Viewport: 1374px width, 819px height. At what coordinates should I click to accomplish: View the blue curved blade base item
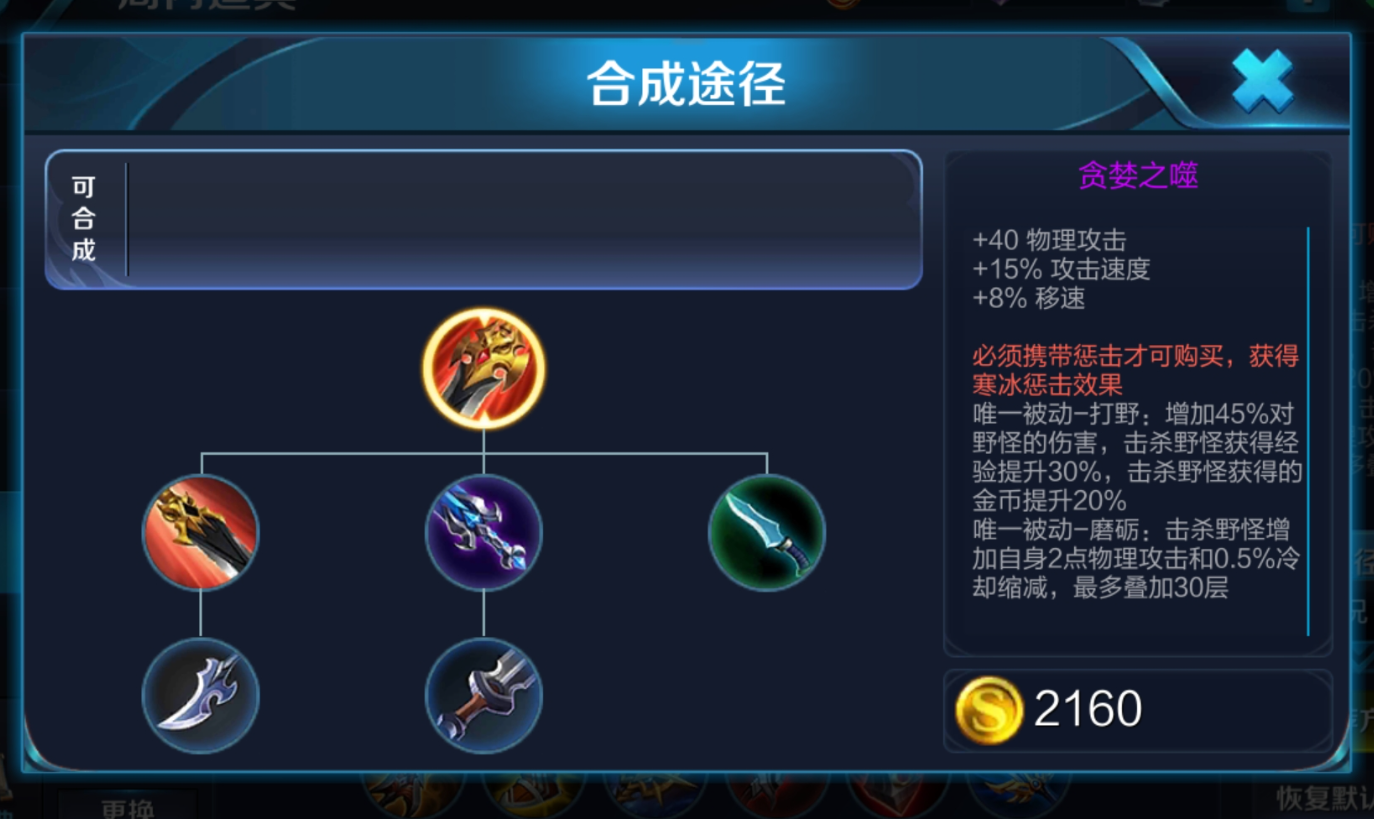(x=200, y=695)
